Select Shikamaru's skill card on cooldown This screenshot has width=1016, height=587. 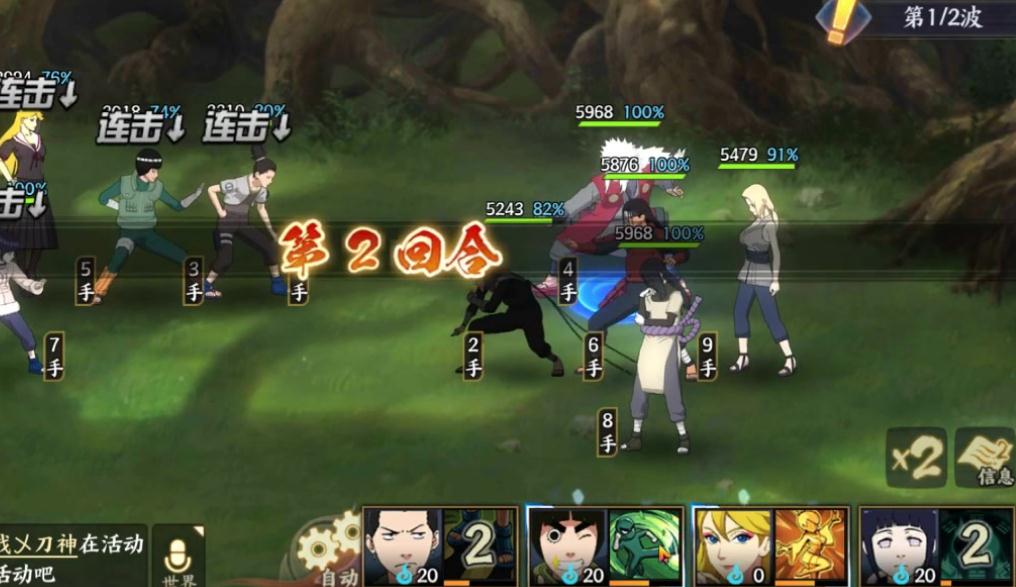[478, 545]
